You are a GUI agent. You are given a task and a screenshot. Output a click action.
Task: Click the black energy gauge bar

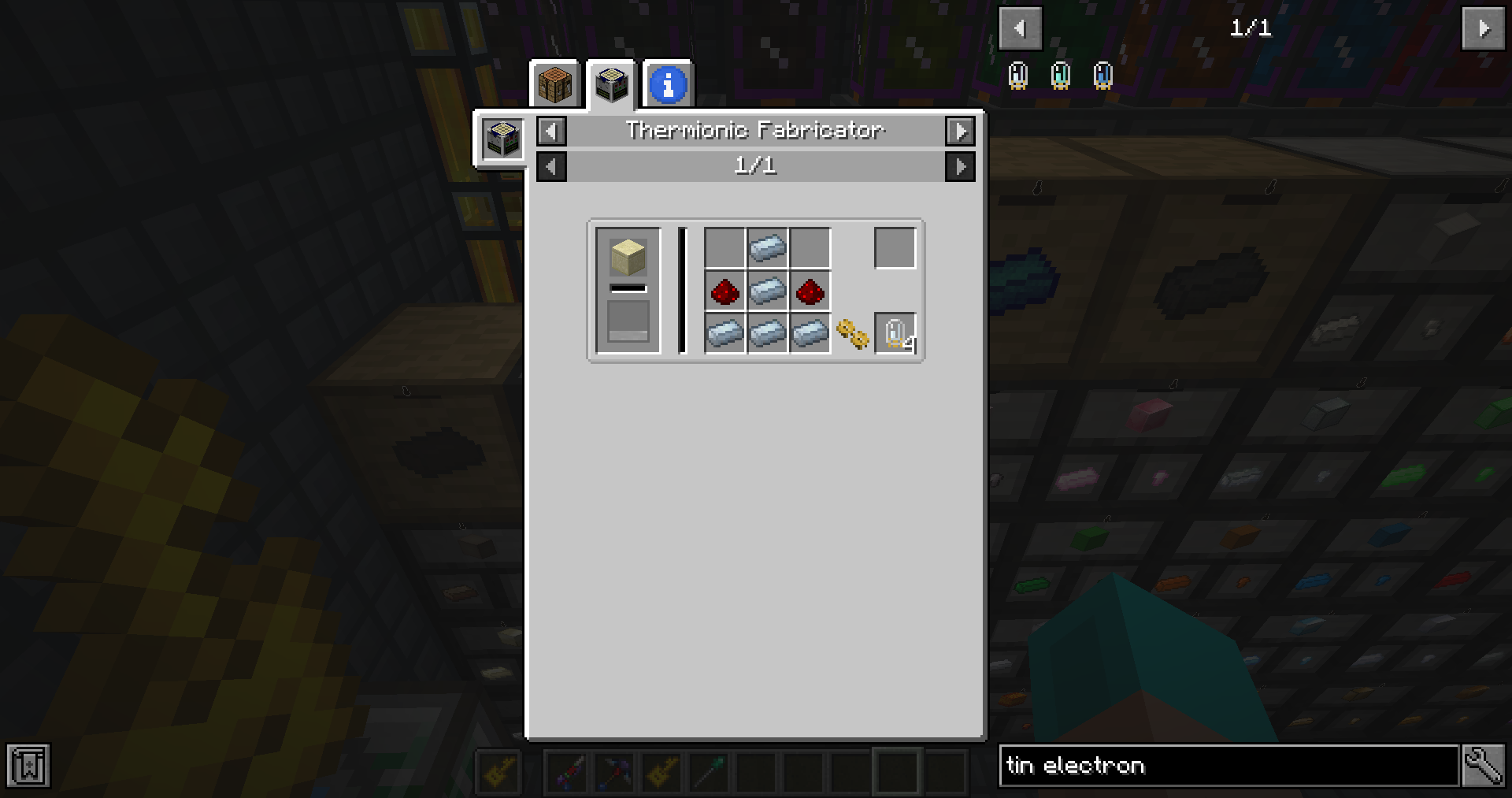pyautogui.click(x=682, y=290)
